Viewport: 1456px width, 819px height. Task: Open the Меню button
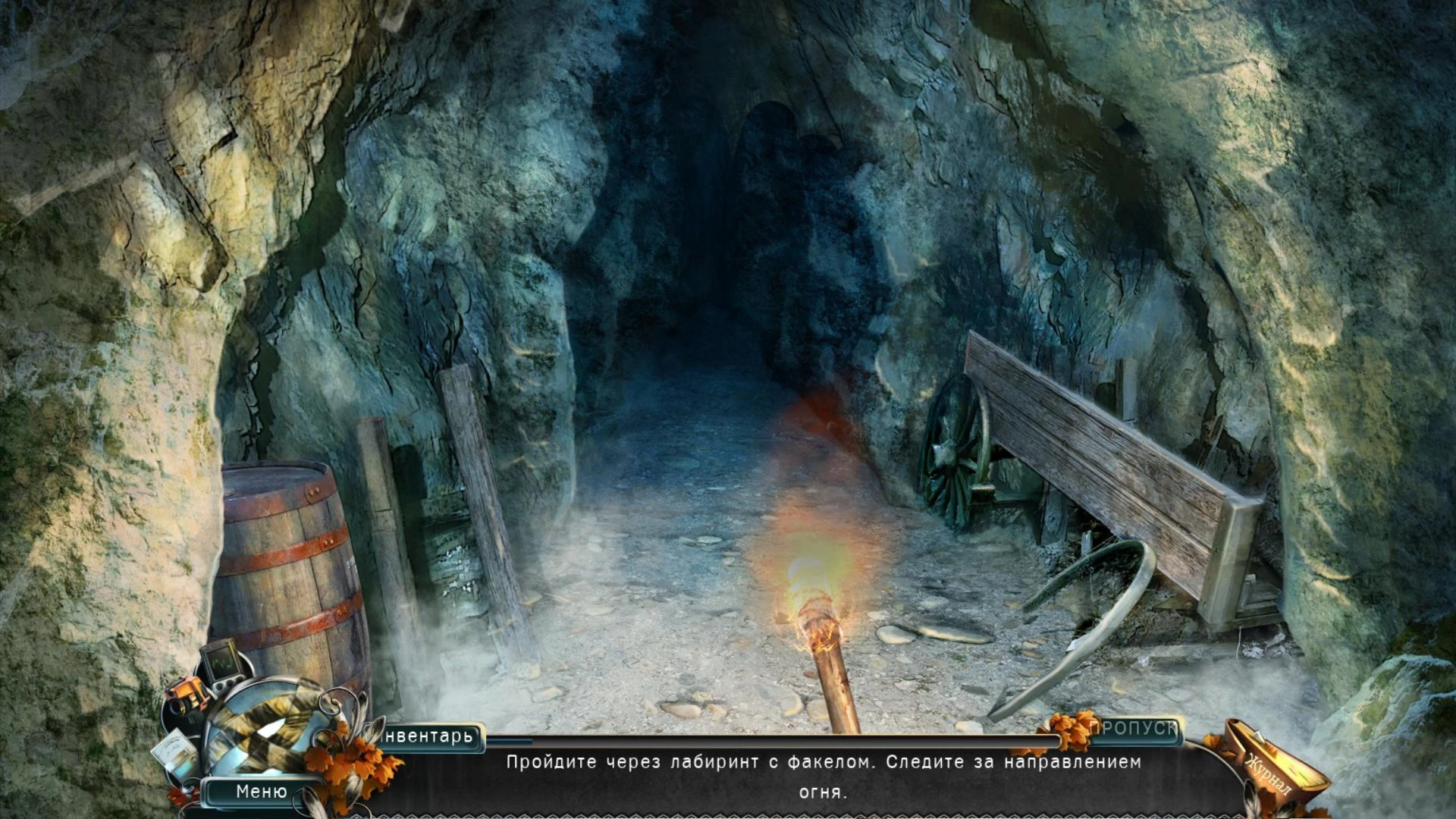(x=262, y=792)
